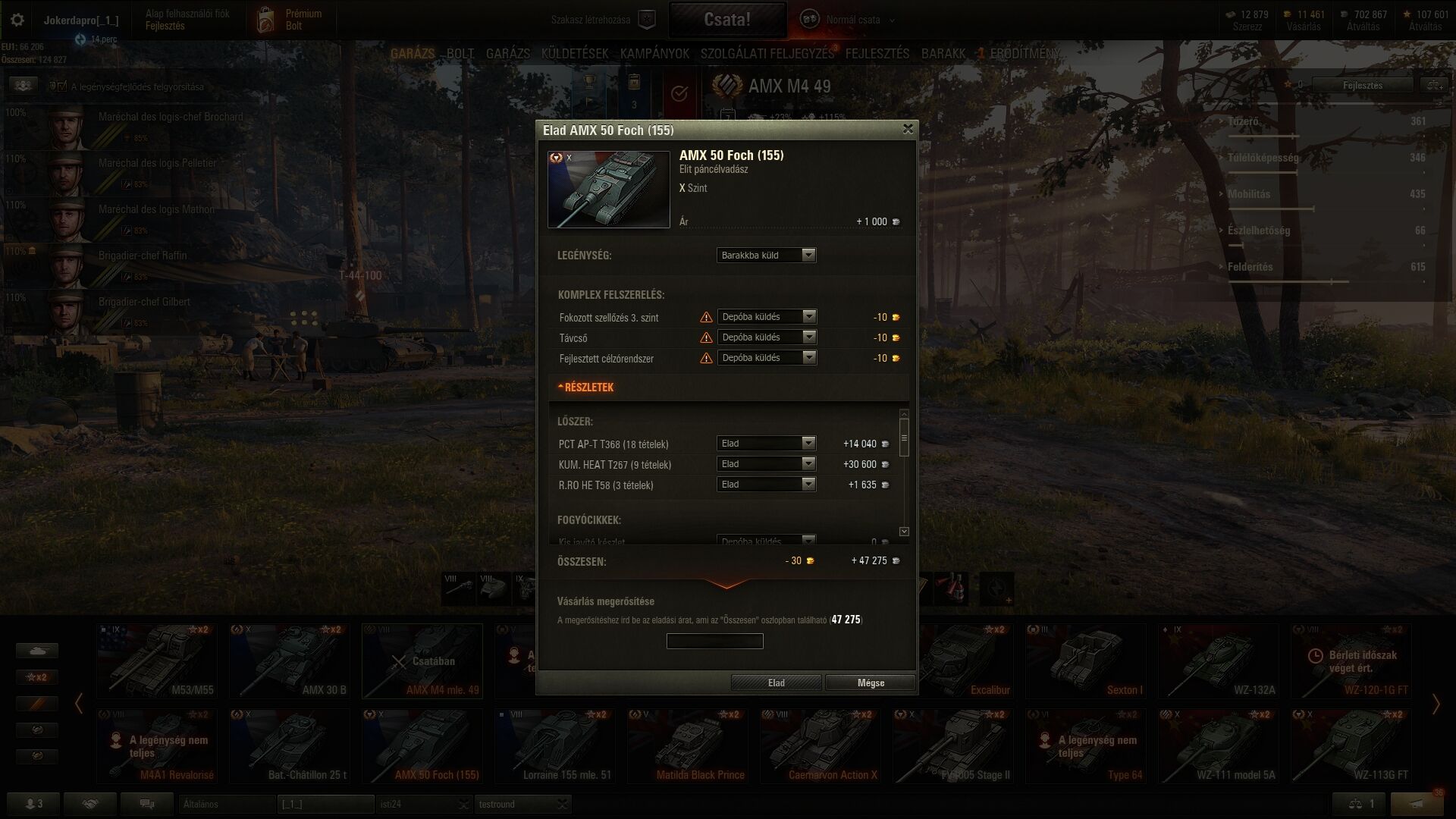Screen dimensions: 1456x819
Task: Start a battle with the Csata! button
Action: [726, 20]
